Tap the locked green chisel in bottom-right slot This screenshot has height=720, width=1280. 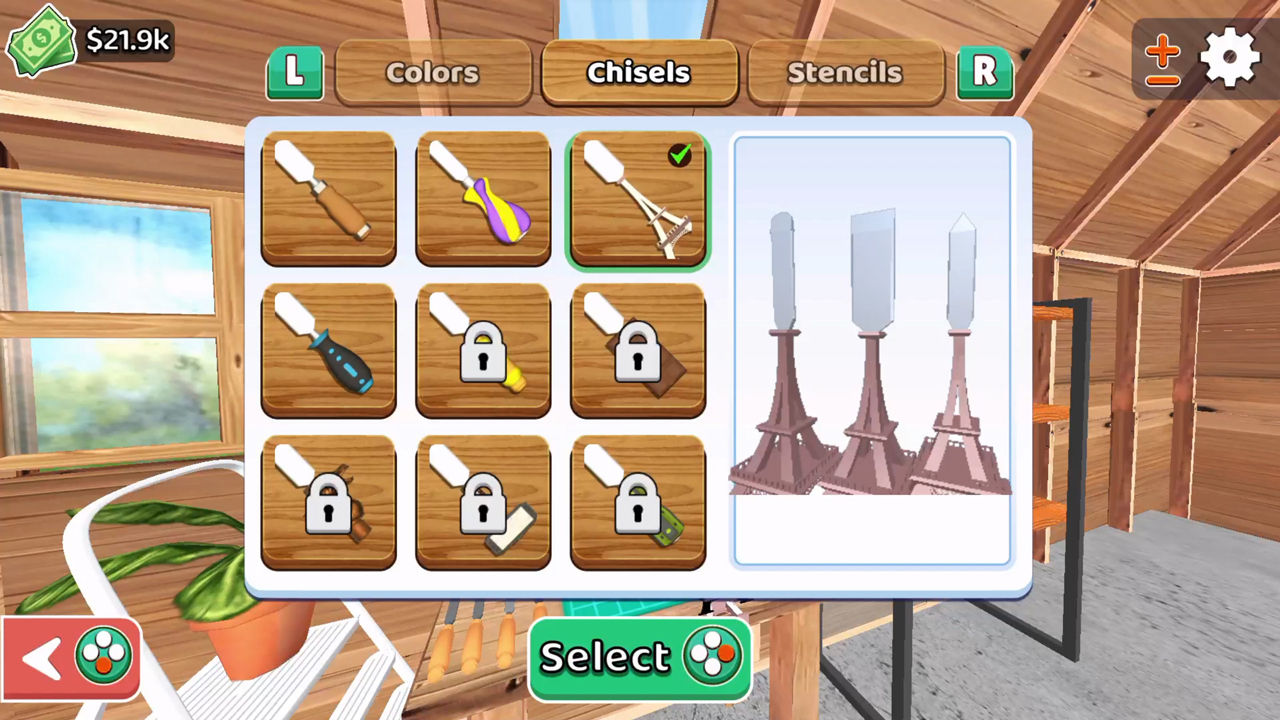click(x=638, y=503)
